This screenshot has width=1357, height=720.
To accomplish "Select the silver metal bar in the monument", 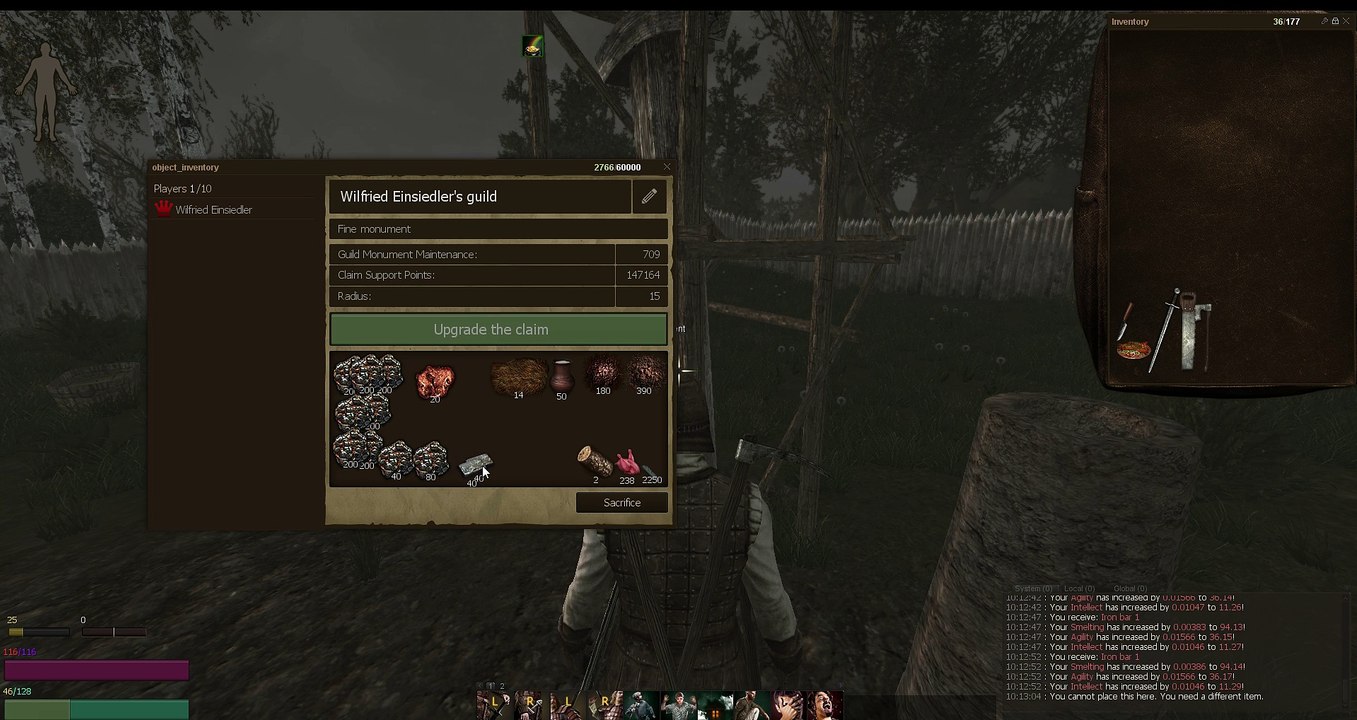I will coord(474,464).
